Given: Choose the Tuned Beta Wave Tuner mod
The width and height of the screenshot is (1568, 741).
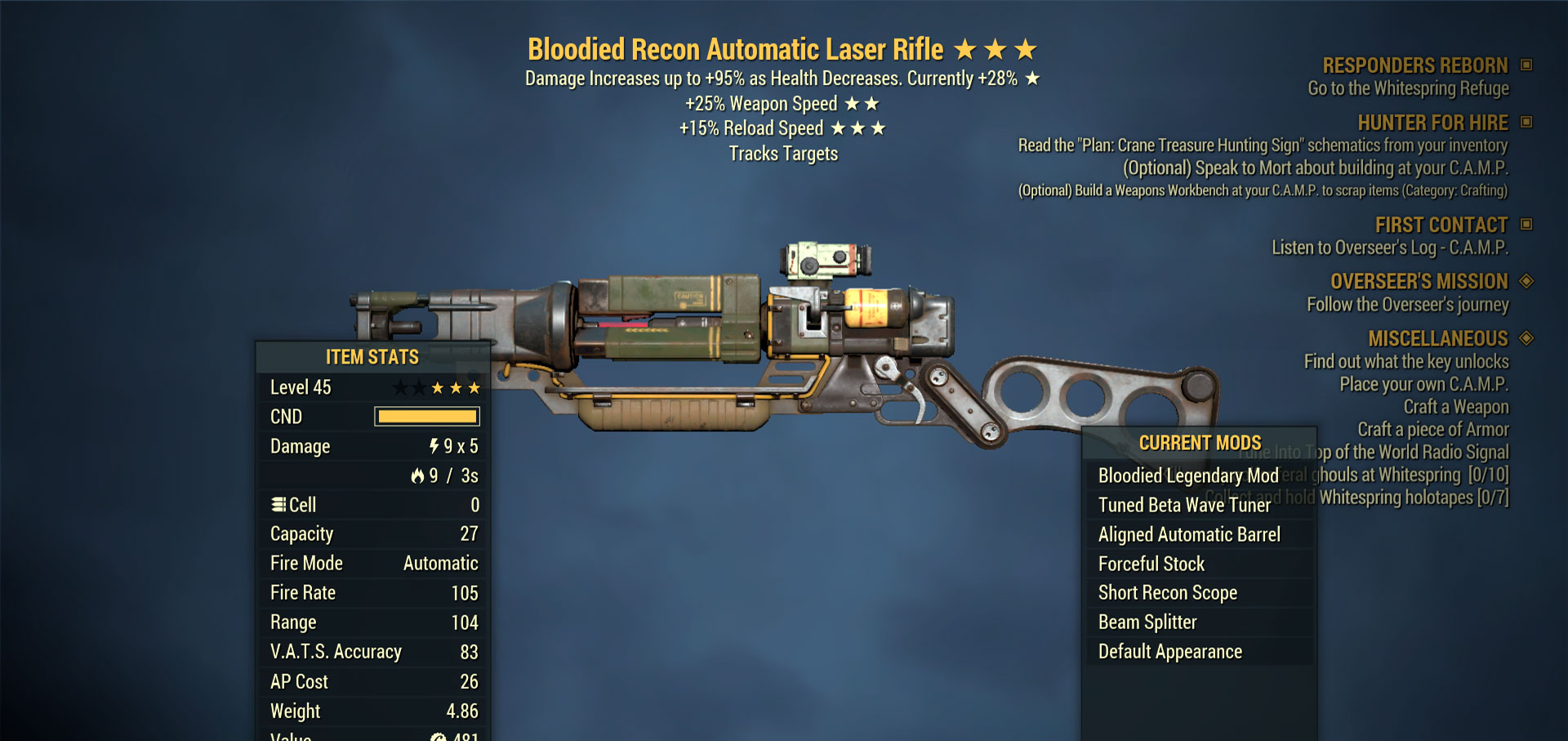Looking at the screenshot, I should tap(1184, 505).
